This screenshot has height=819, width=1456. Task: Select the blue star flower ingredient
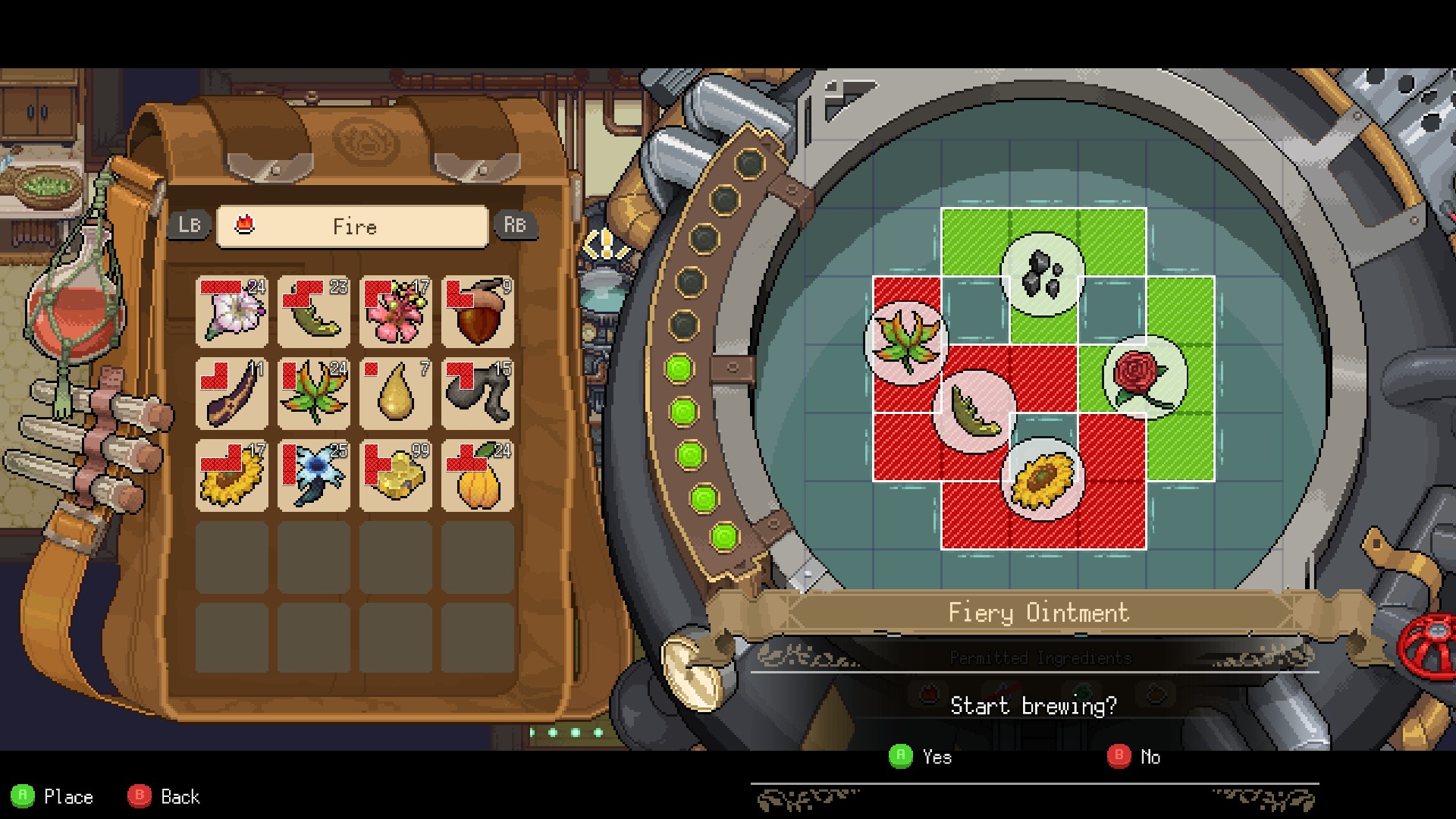point(314,475)
